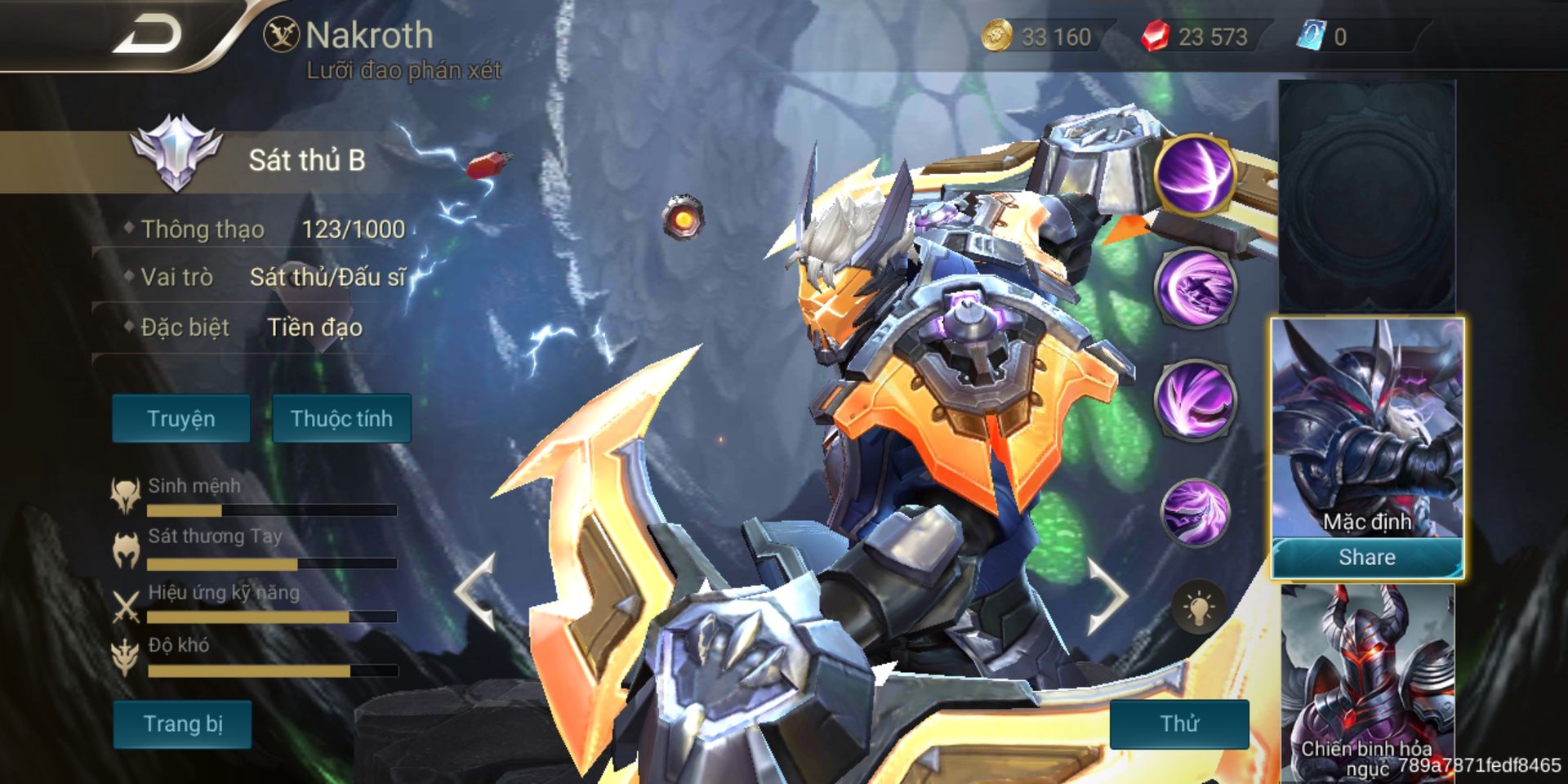Select the Mặc định default skin thumbnail
The height and width of the screenshot is (784, 1568).
pyautogui.click(x=1366, y=426)
